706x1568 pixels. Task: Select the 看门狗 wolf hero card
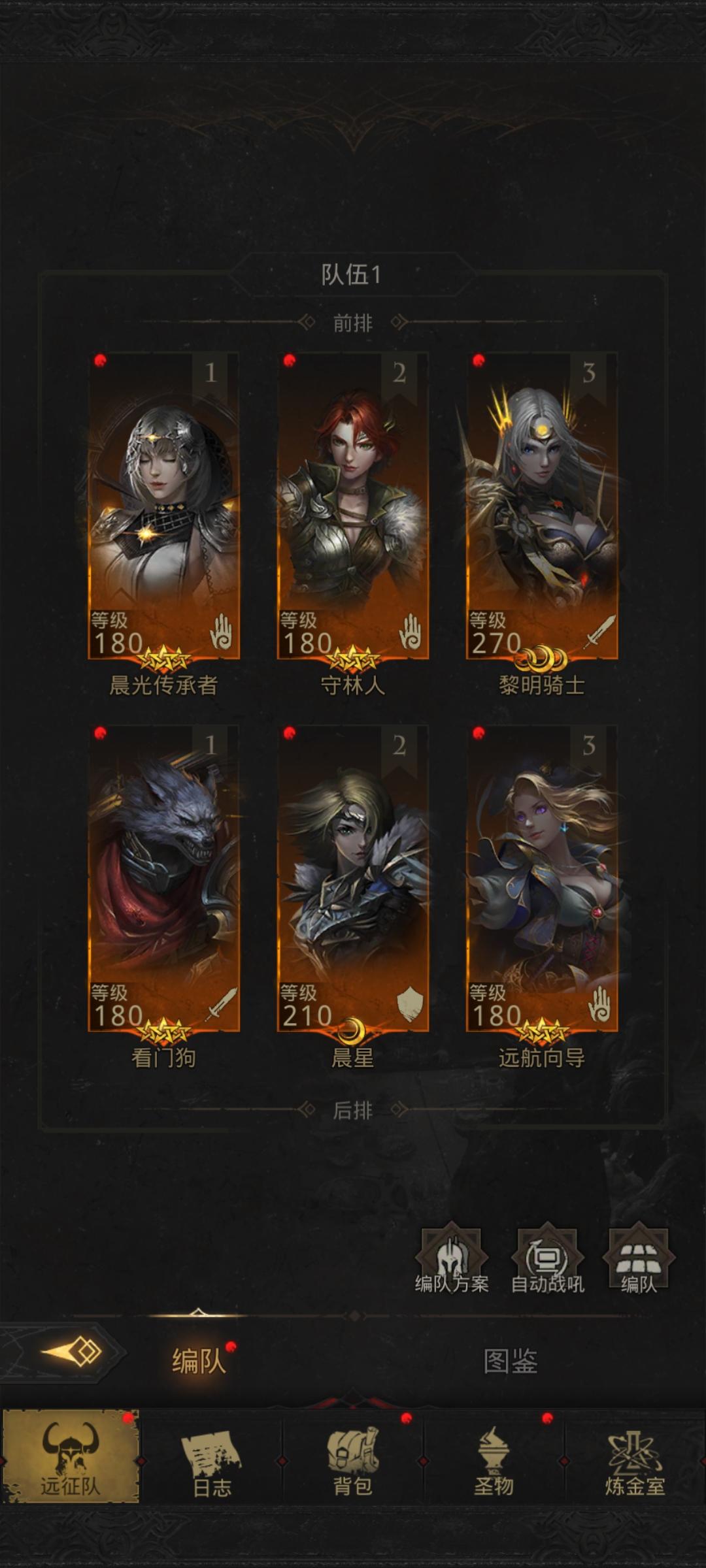point(163,879)
